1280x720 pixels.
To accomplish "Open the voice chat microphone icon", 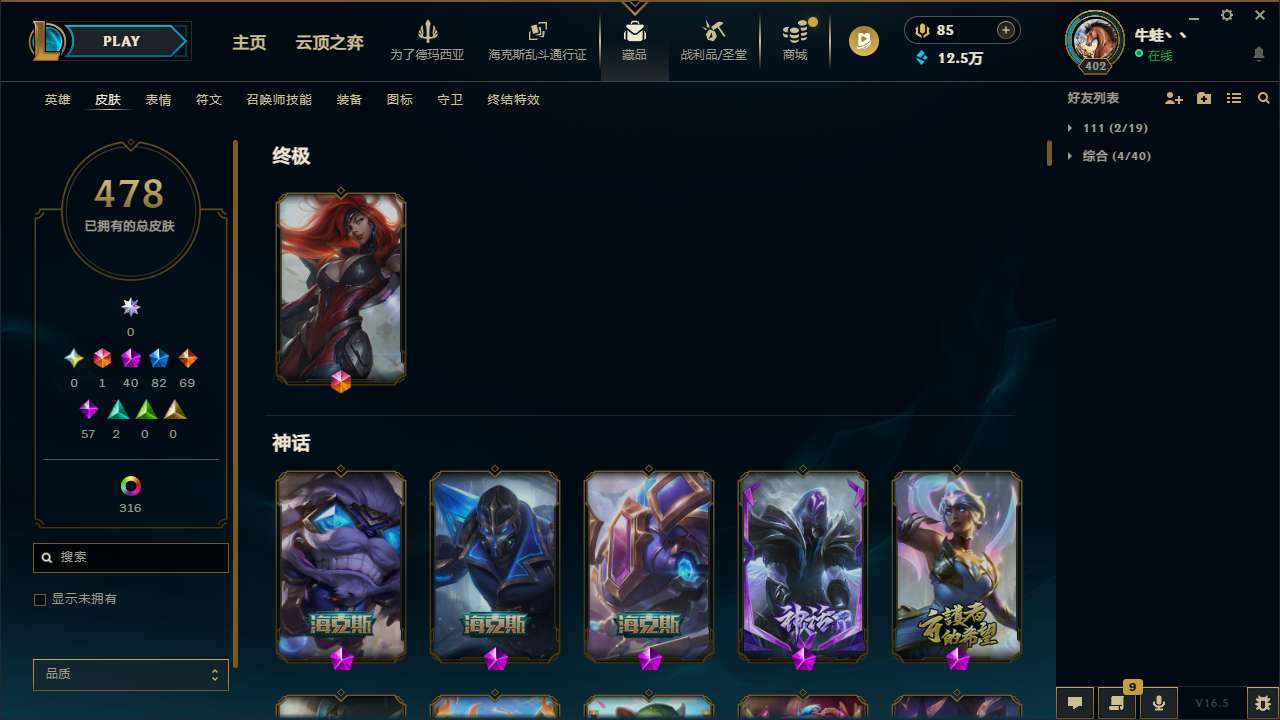I will pyautogui.click(x=1157, y=702).
